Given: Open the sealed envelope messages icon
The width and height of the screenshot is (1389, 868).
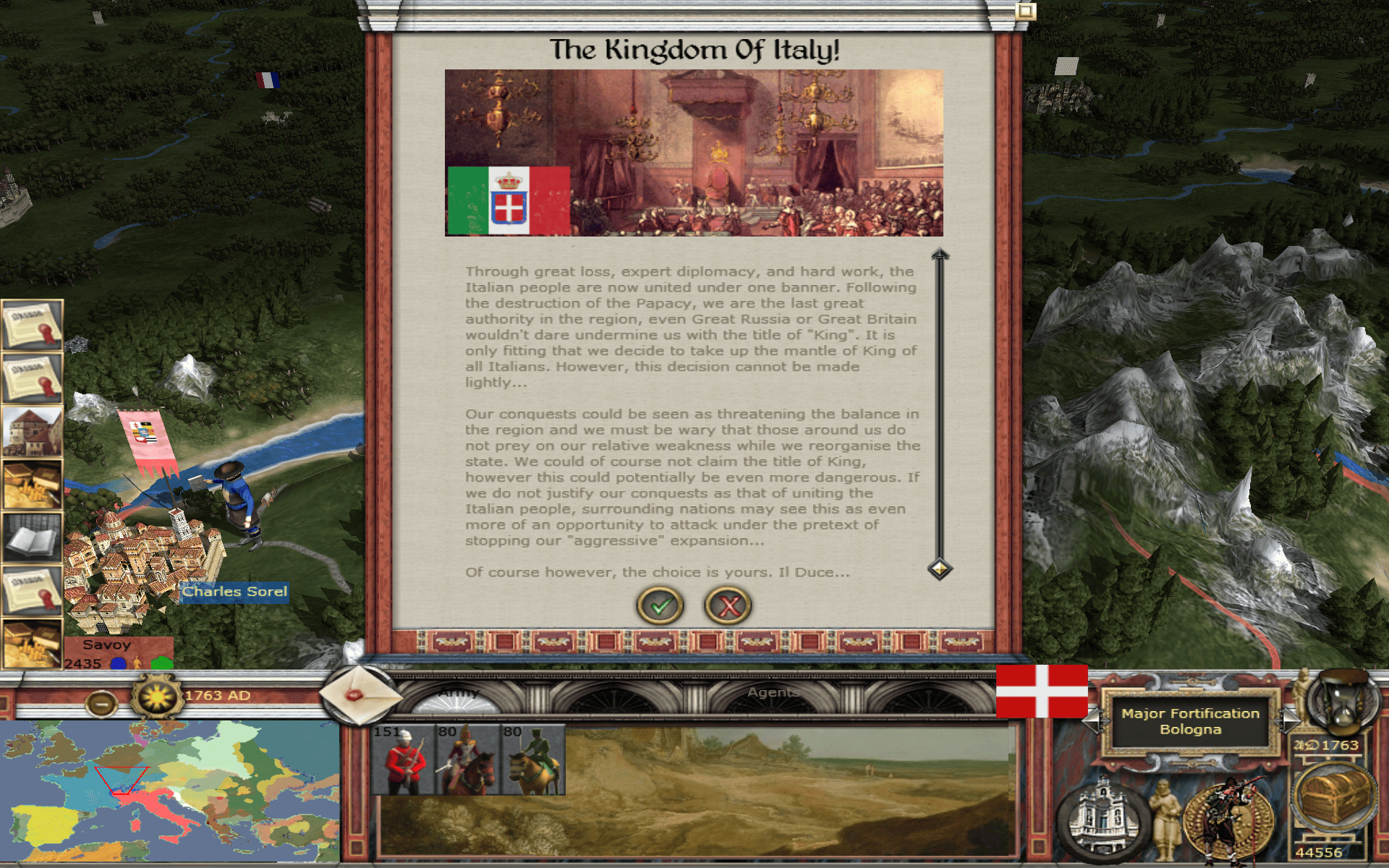Looking at the screenshot, I should tap(360, 694).
